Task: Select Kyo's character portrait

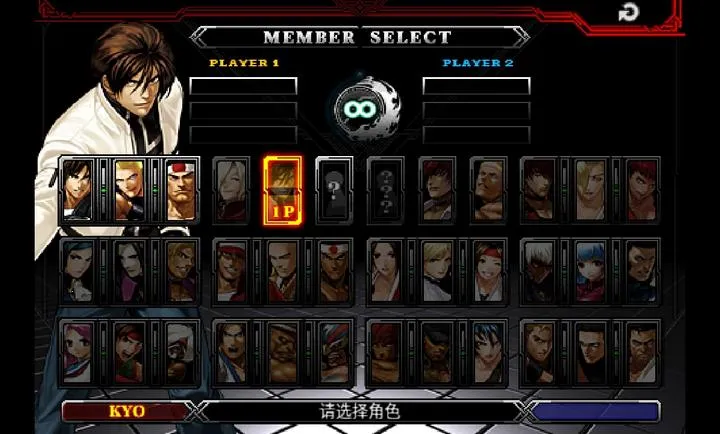Action: (76, 188)
